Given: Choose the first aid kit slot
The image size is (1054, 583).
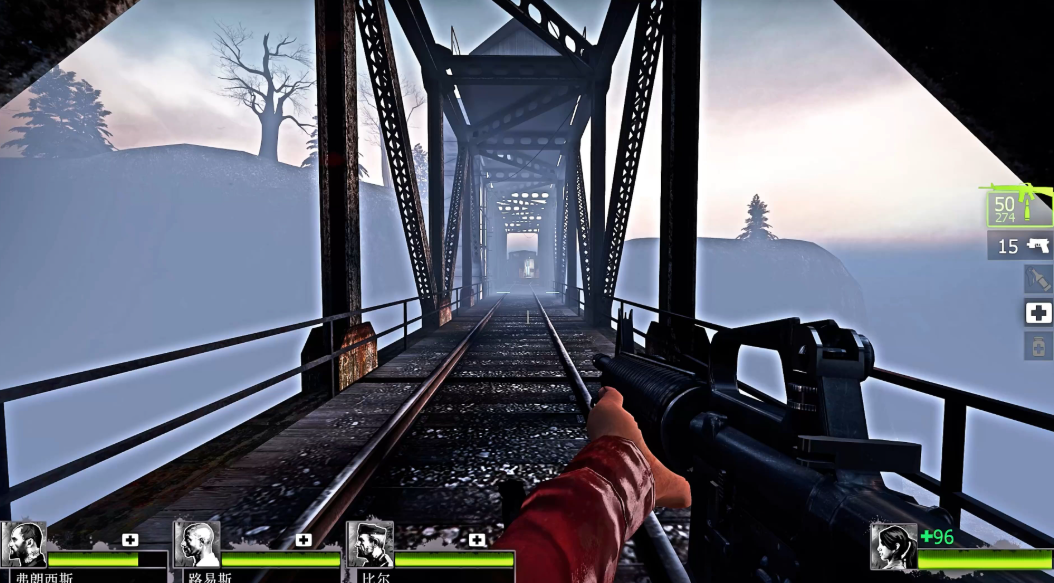Looking at the screenshot, I should pos(1038,313).
